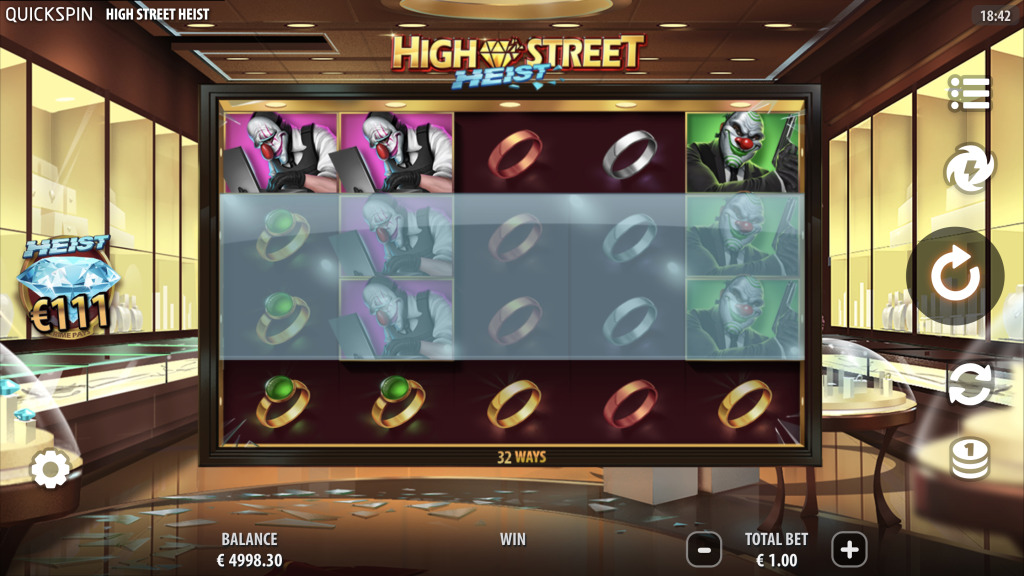This screenshot has width=1024, height=576.
Task: Open the paytable menu list icon
Action: pyautogui.click(x=968, y=93)
